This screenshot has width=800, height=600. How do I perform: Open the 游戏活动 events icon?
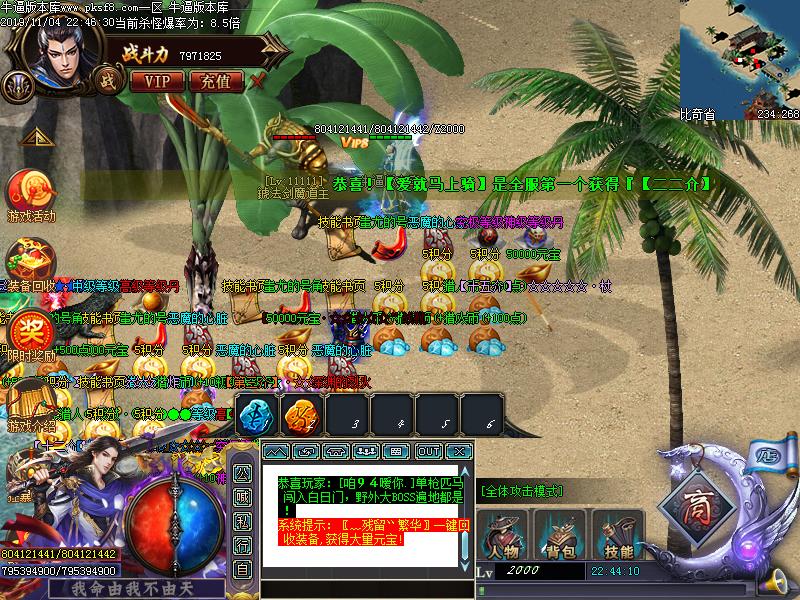[31, 193]
